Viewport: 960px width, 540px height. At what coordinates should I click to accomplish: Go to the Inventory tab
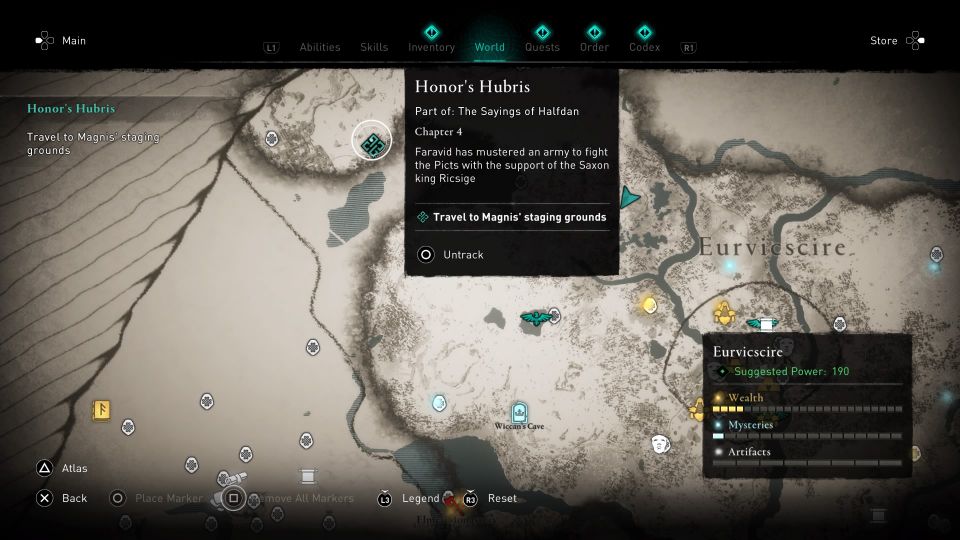[431, 47]
